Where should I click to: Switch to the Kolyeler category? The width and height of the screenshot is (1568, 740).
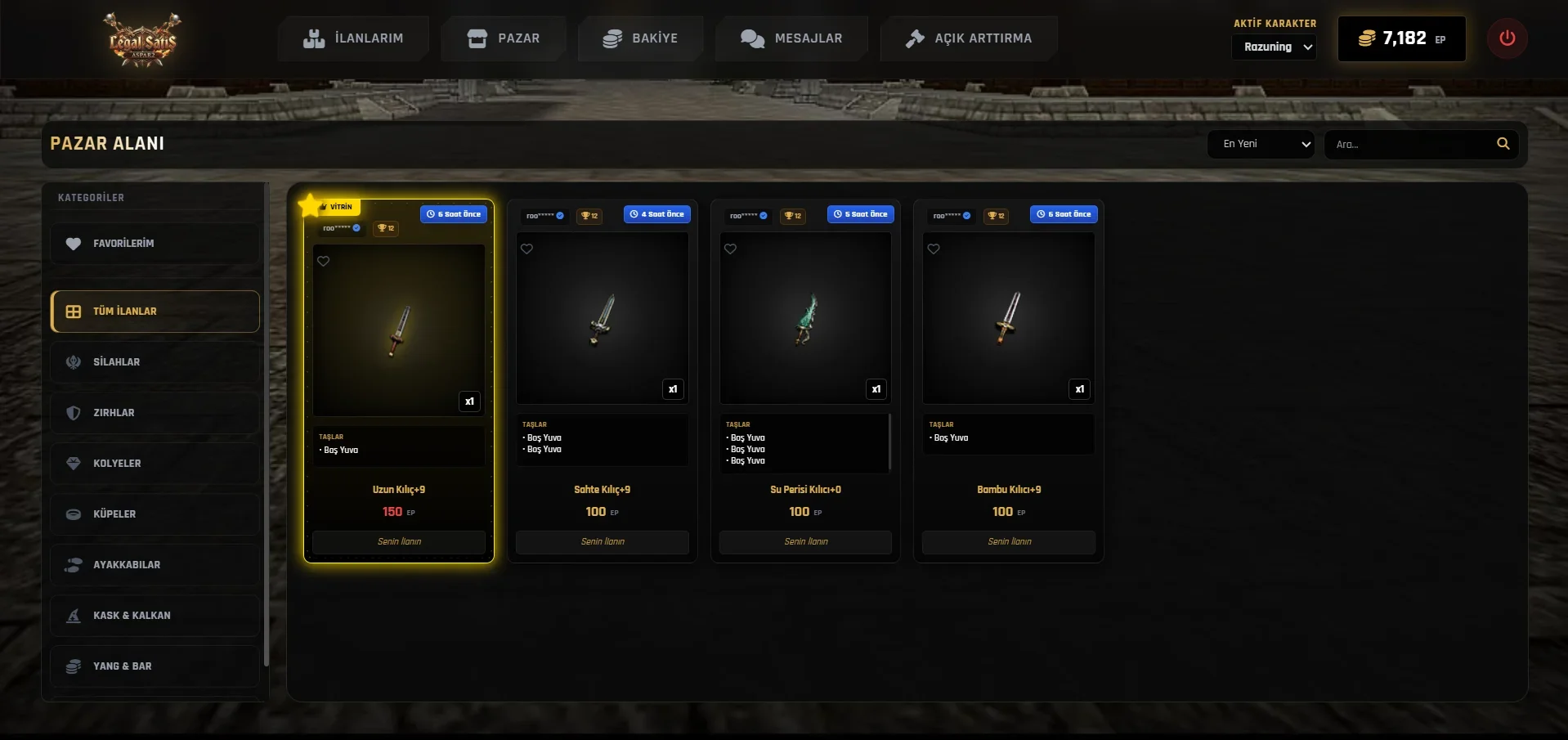pyautogui.click(x=155, y=464)
